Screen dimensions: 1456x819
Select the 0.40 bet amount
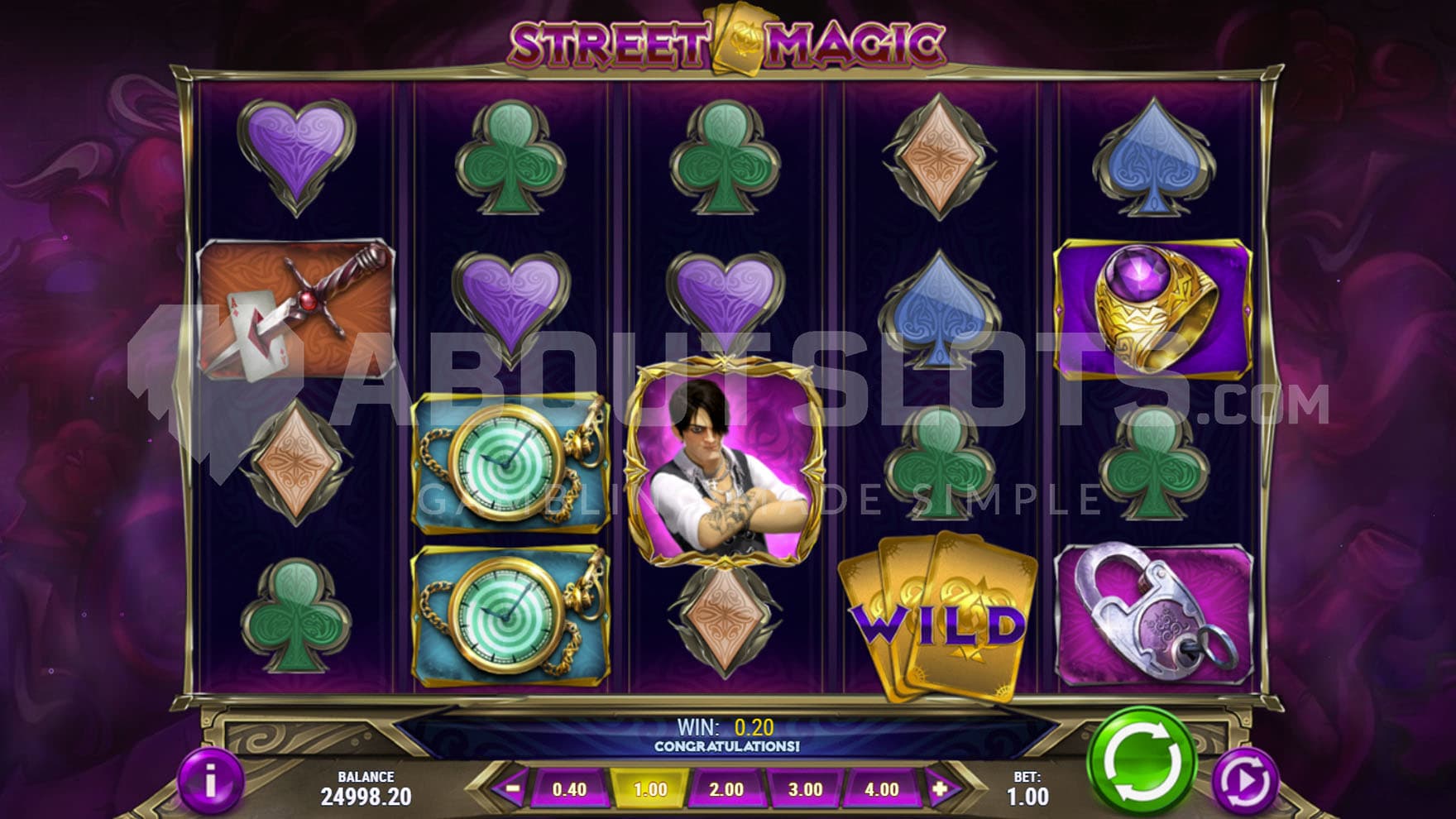pyautogui.click(x=569, y=789)
